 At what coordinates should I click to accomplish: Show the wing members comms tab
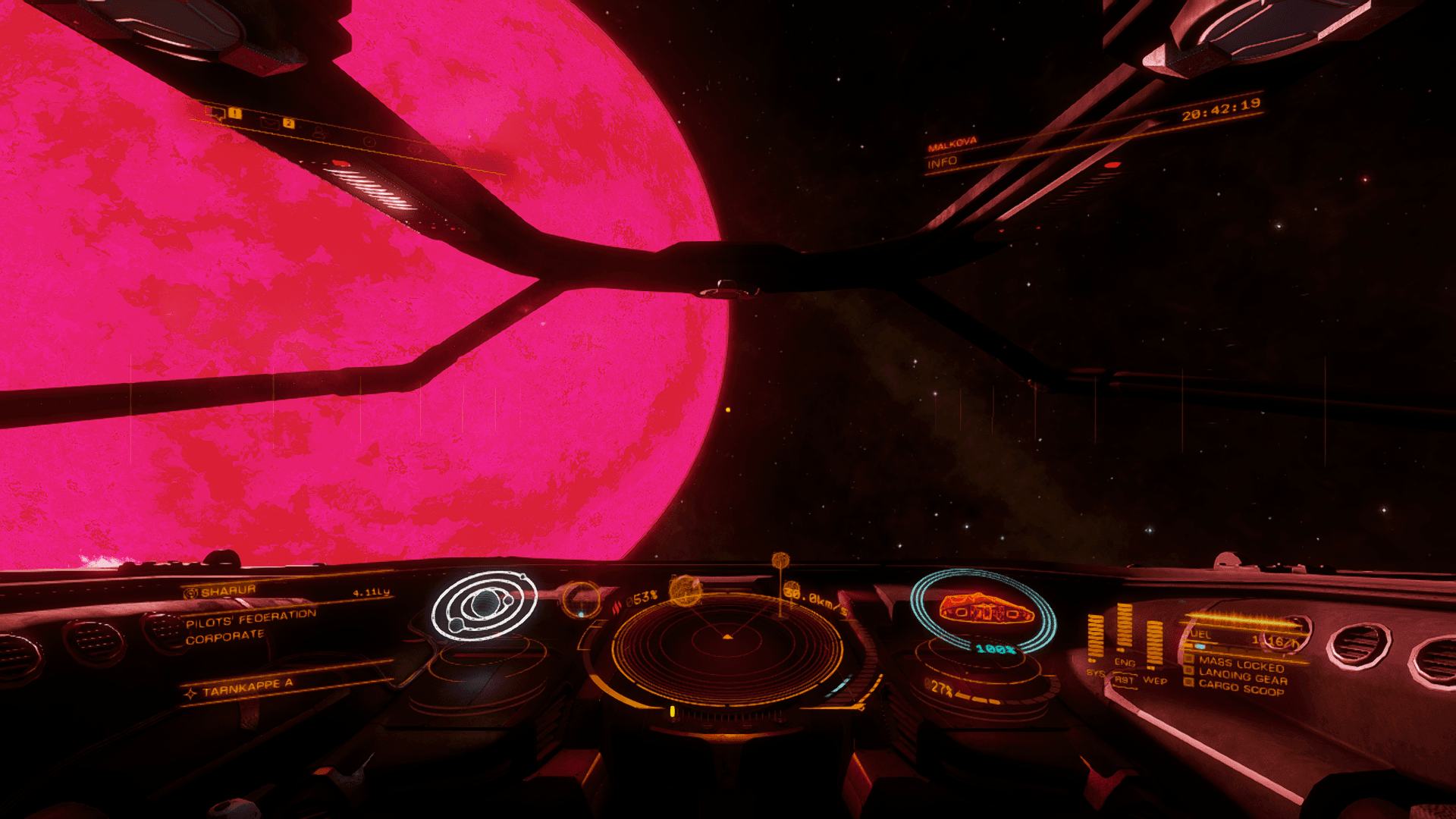[x=319, y=132]
